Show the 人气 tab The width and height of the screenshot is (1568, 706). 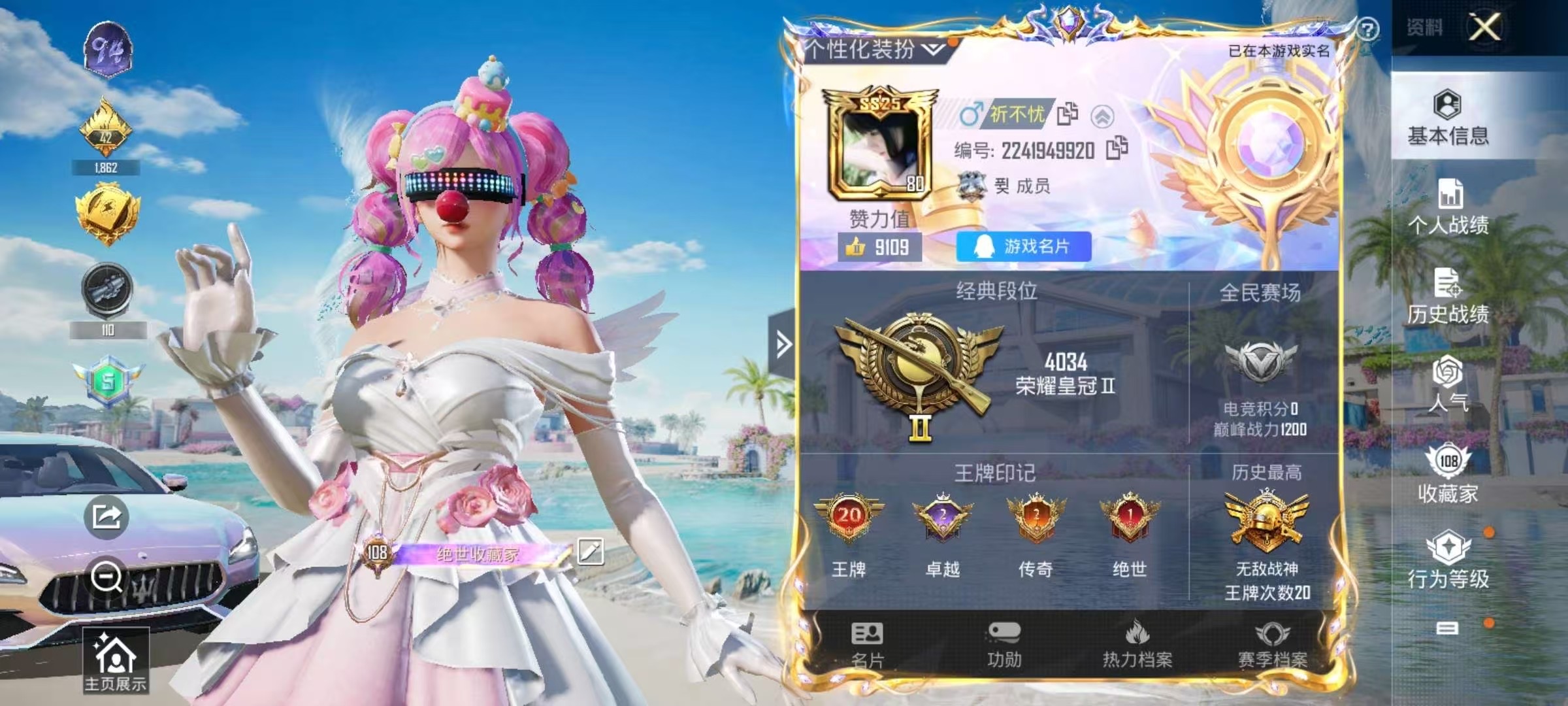1448,384
